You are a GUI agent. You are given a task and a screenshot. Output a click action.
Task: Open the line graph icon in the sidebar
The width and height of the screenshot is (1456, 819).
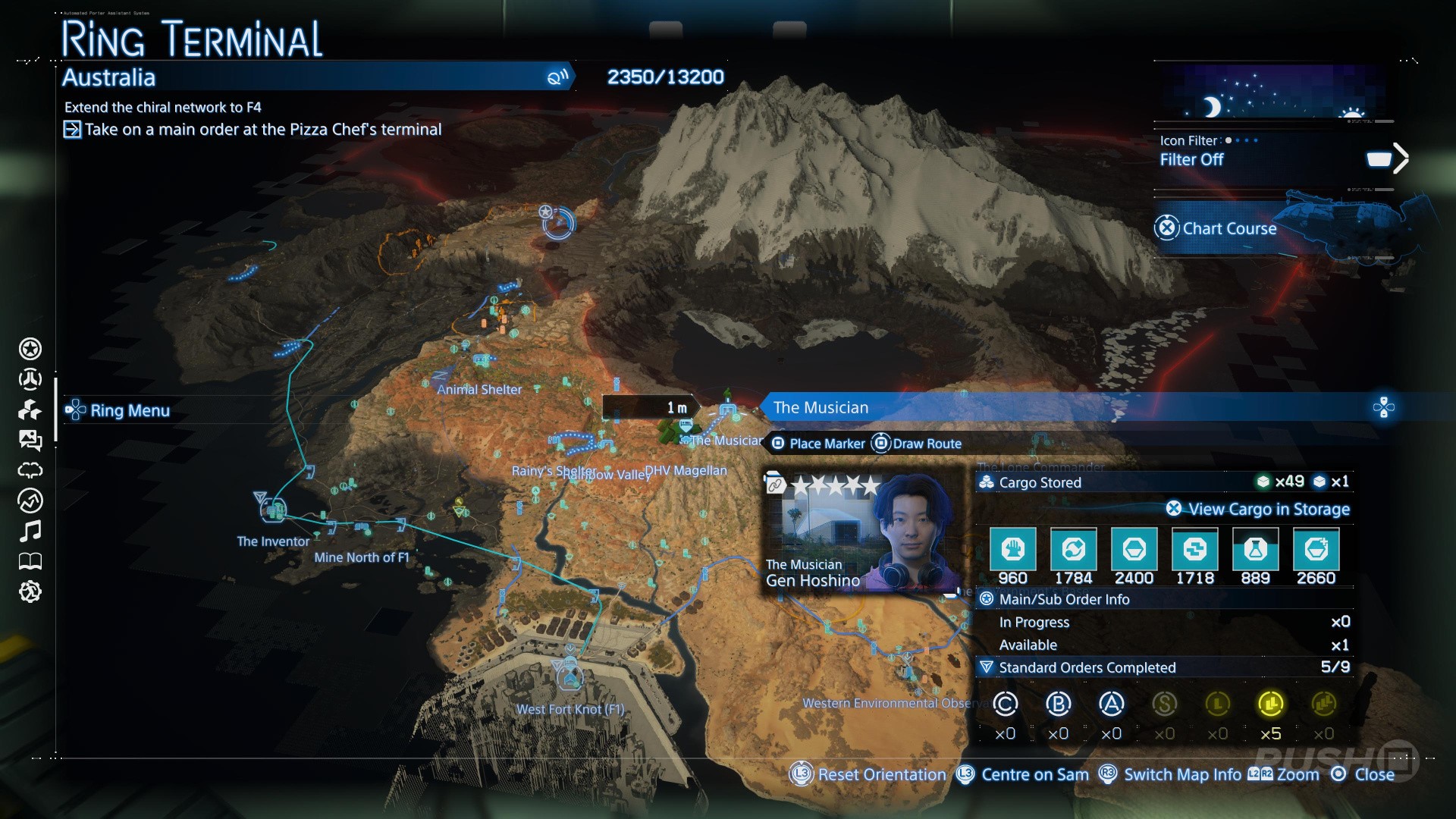(30, 500)
